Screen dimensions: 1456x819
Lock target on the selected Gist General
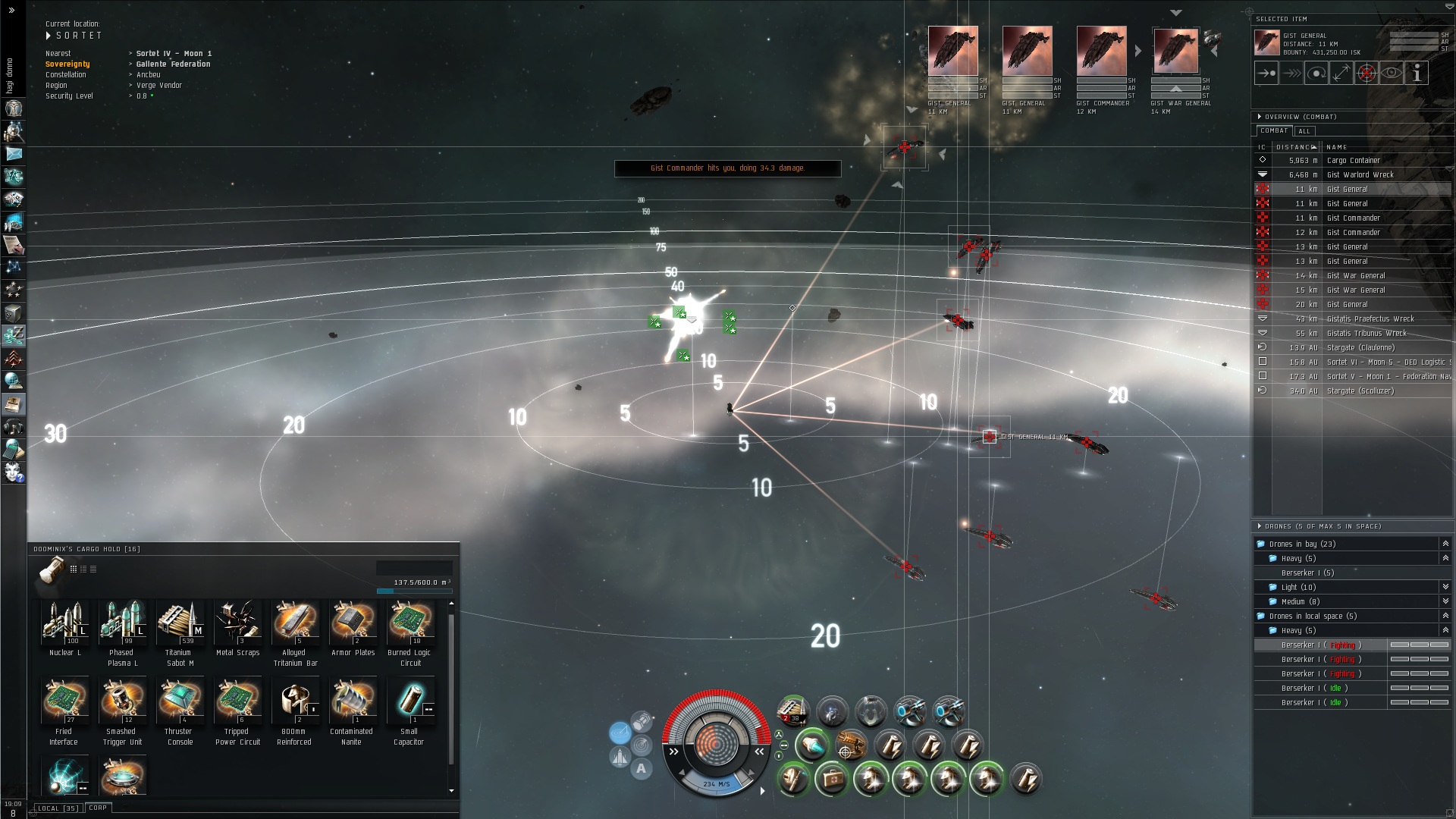(x=1366, y=74)
